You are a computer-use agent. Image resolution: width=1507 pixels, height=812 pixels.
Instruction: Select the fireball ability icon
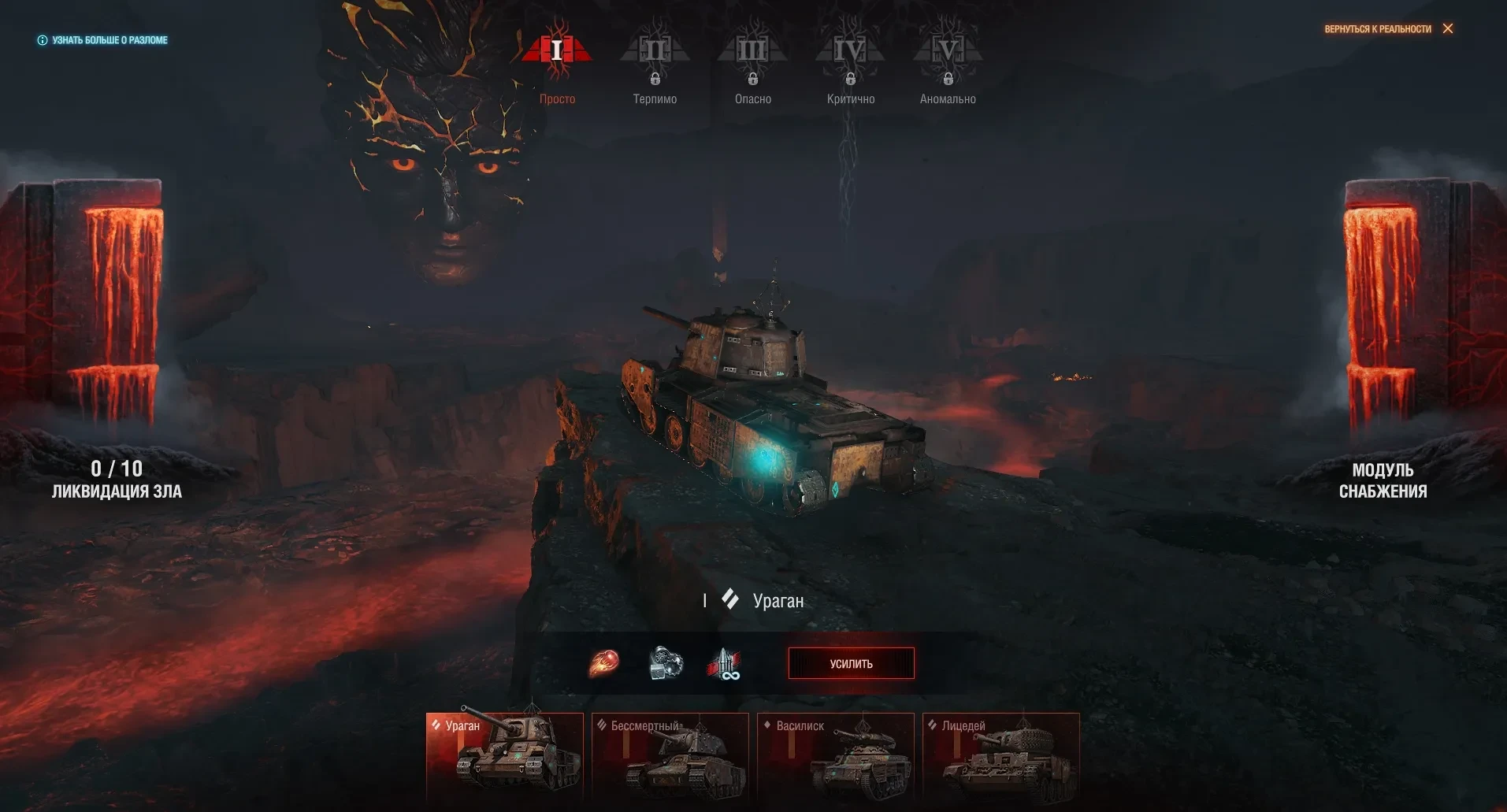pyautogui.click(x=604, y=663)
